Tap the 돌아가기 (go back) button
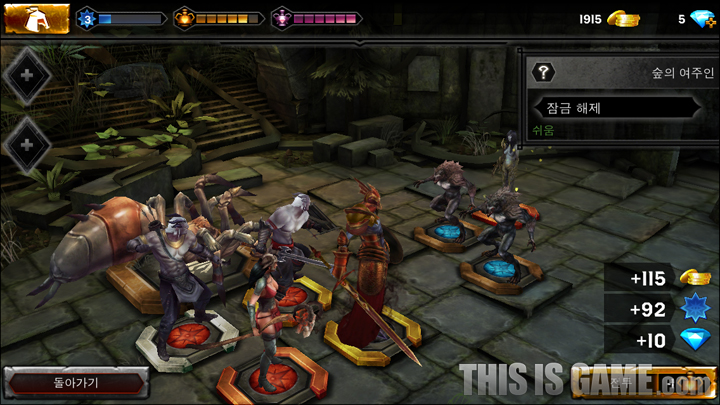720x405 pixels. (76, 382)
